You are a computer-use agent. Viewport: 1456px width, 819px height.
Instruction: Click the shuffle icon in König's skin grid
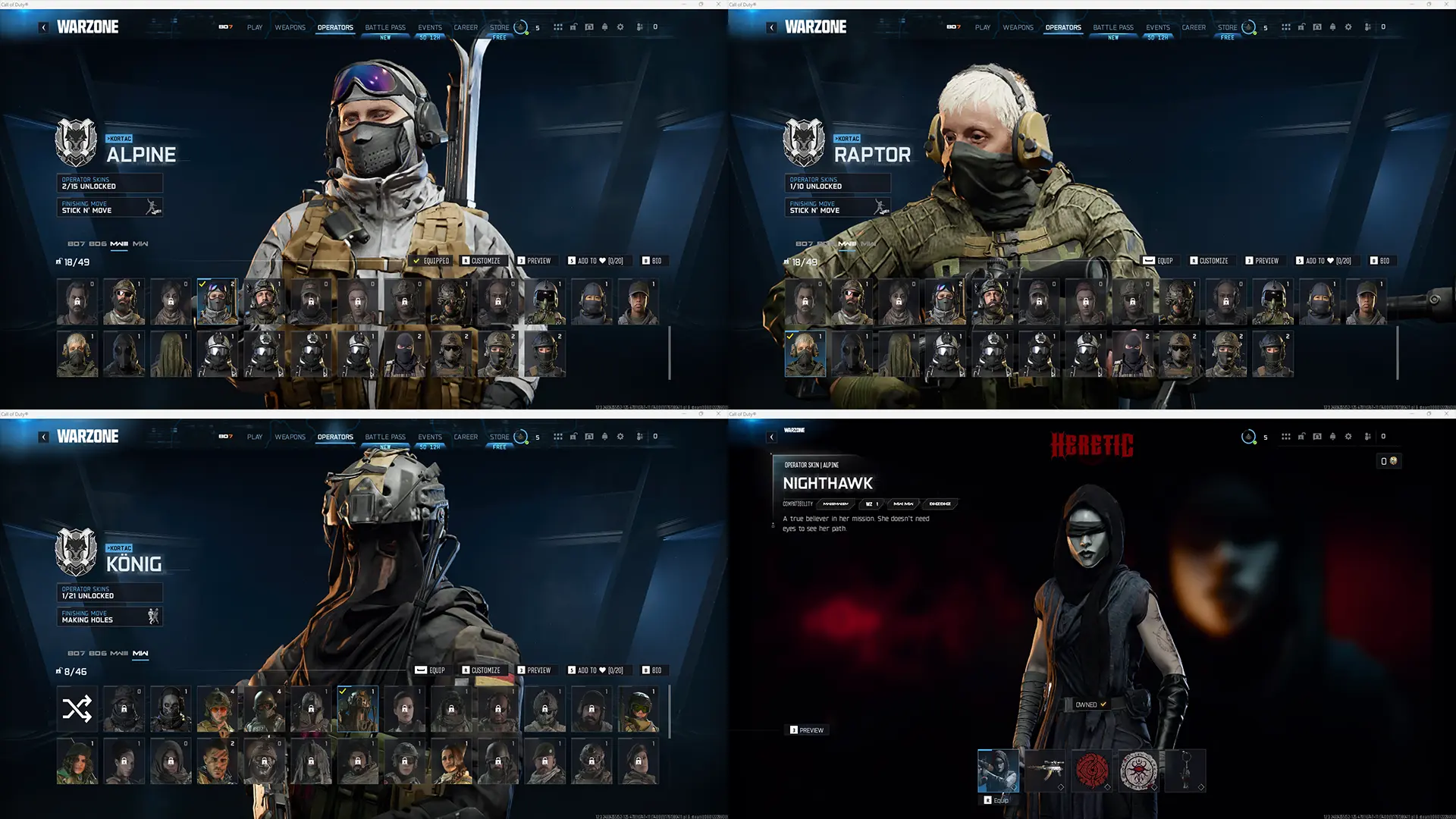click(x=76, y=708)
